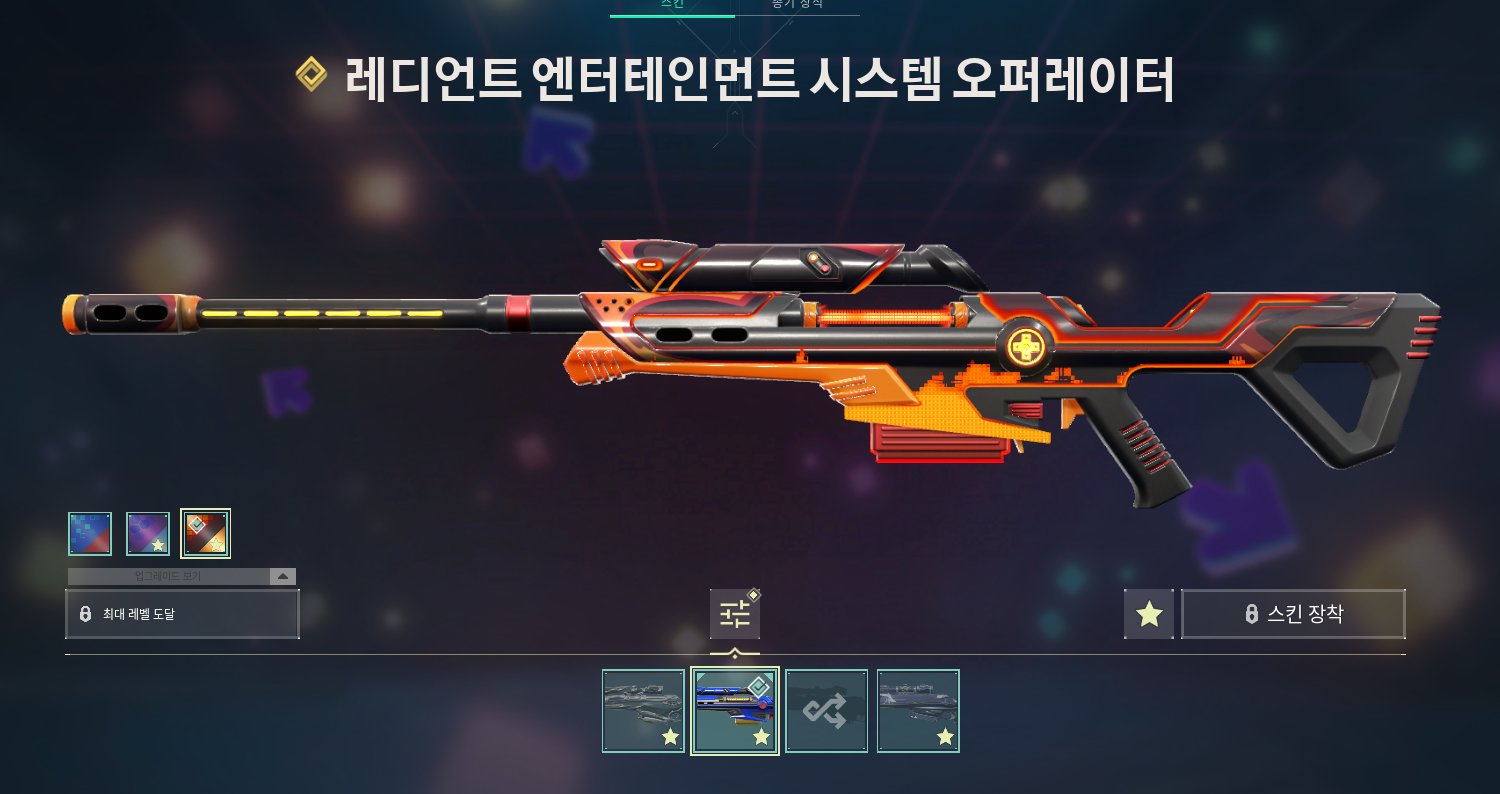Select the blue Operator skin thumbnail
This screenshot has width=1500, height=794.
tap(735, 711)
